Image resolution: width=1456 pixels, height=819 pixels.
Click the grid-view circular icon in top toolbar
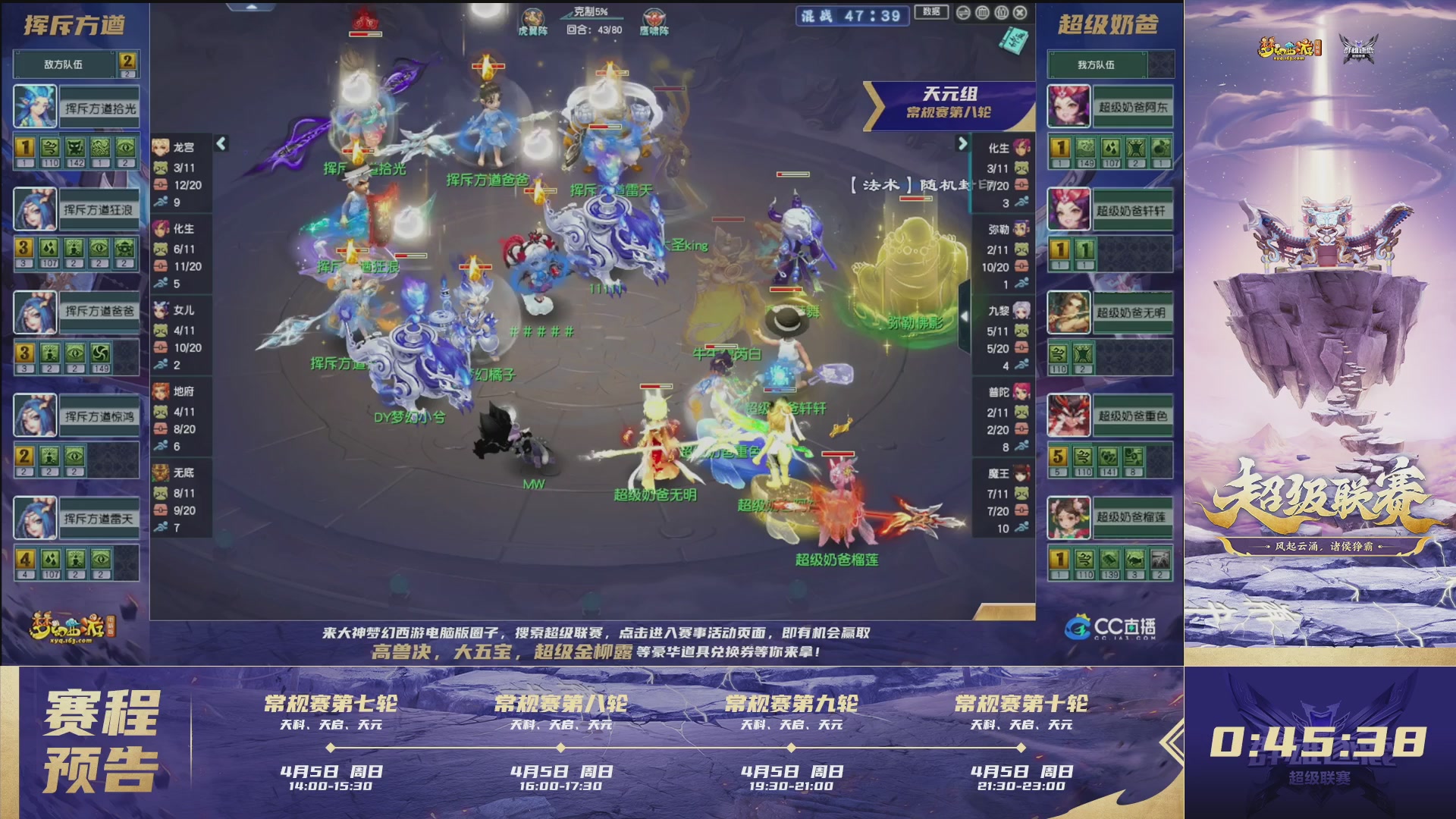[983, 13]
